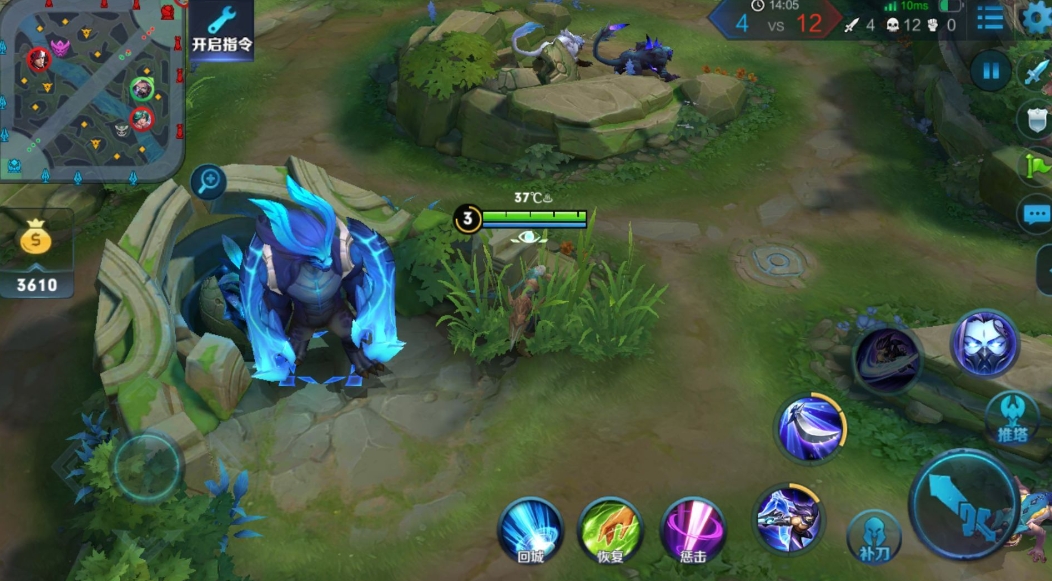Pause the match with the pause button
Image resolution: width=1052 pixels, height=581 pixels.
click(990, 72)
